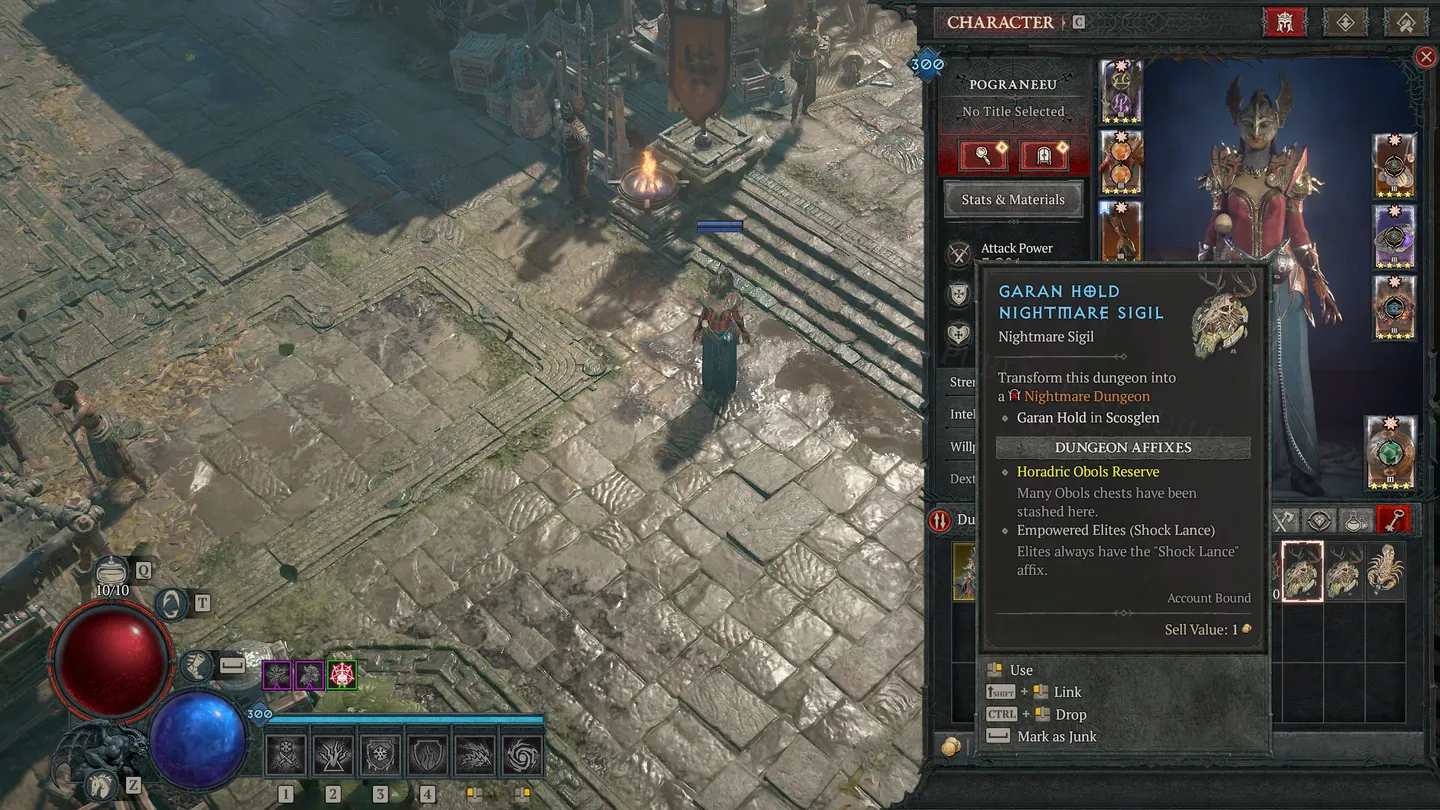Show the gem socketables inventory tab
The width and height of the screenshot is (1440, 810).
click(1319, 520)
